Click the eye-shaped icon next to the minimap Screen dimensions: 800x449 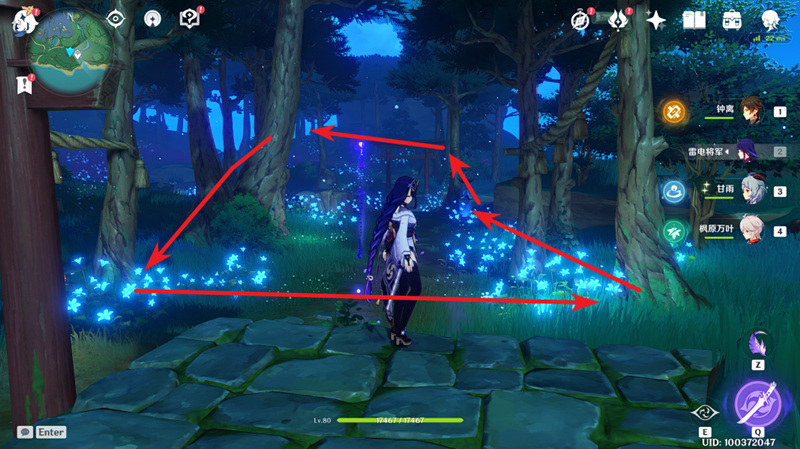pos(116,19)
